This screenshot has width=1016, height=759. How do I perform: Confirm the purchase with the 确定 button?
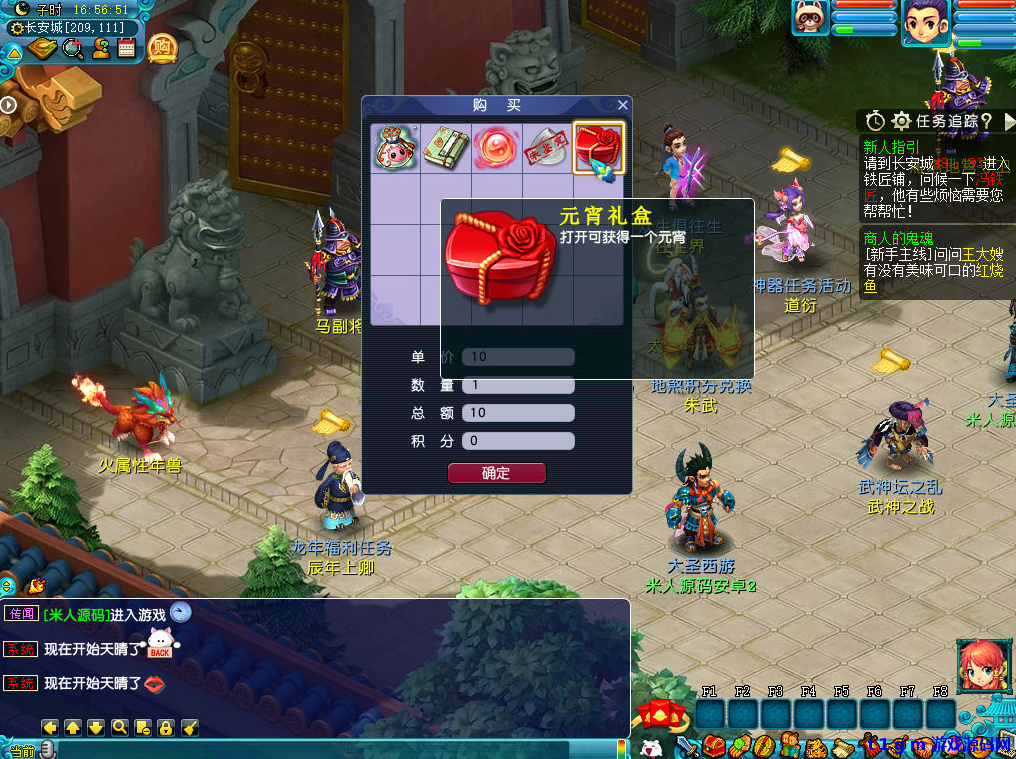click(496, 473)
